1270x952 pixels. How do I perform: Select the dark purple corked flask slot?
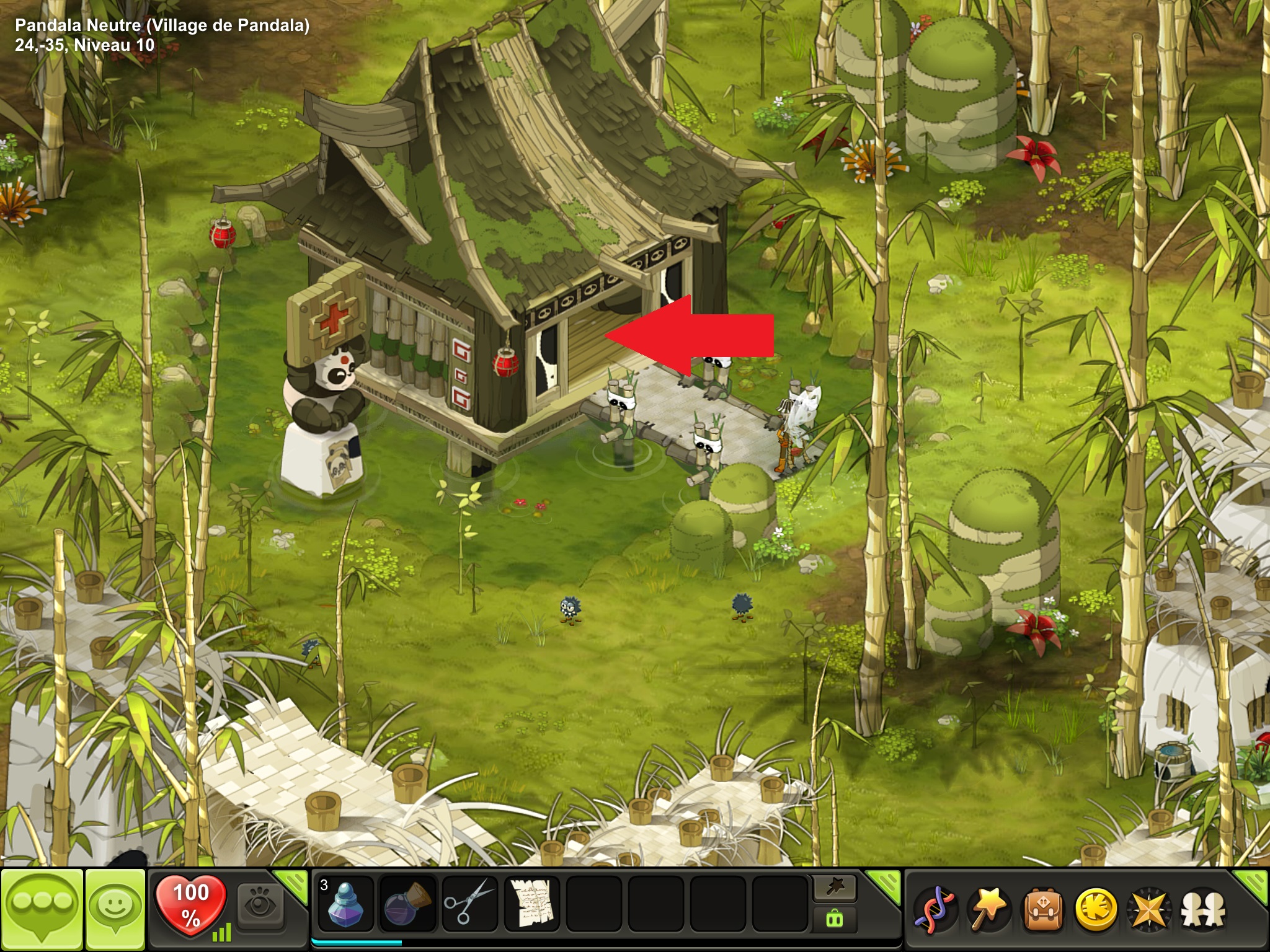(x=407, y=904)
